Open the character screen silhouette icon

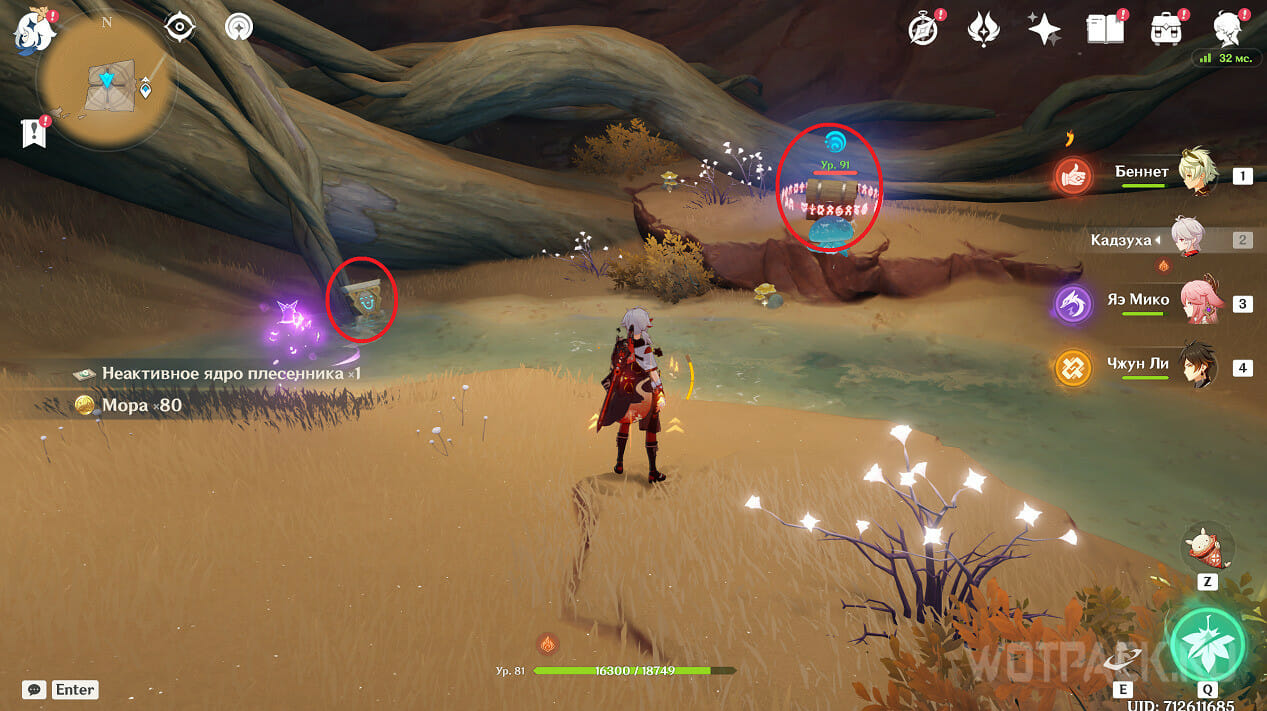click(1228, 30)
